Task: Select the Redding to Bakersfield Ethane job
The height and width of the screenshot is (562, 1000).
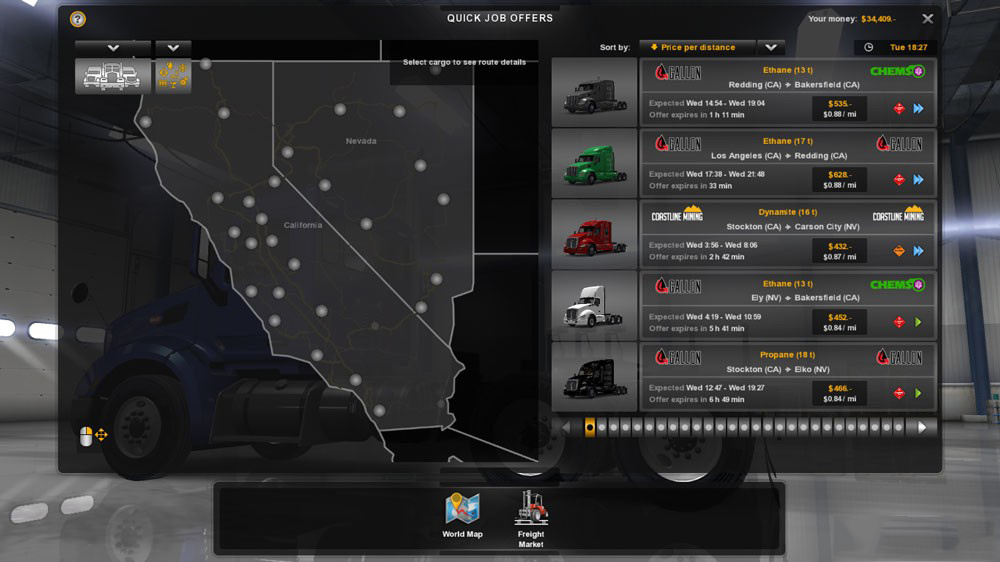Action: (788, 92)
